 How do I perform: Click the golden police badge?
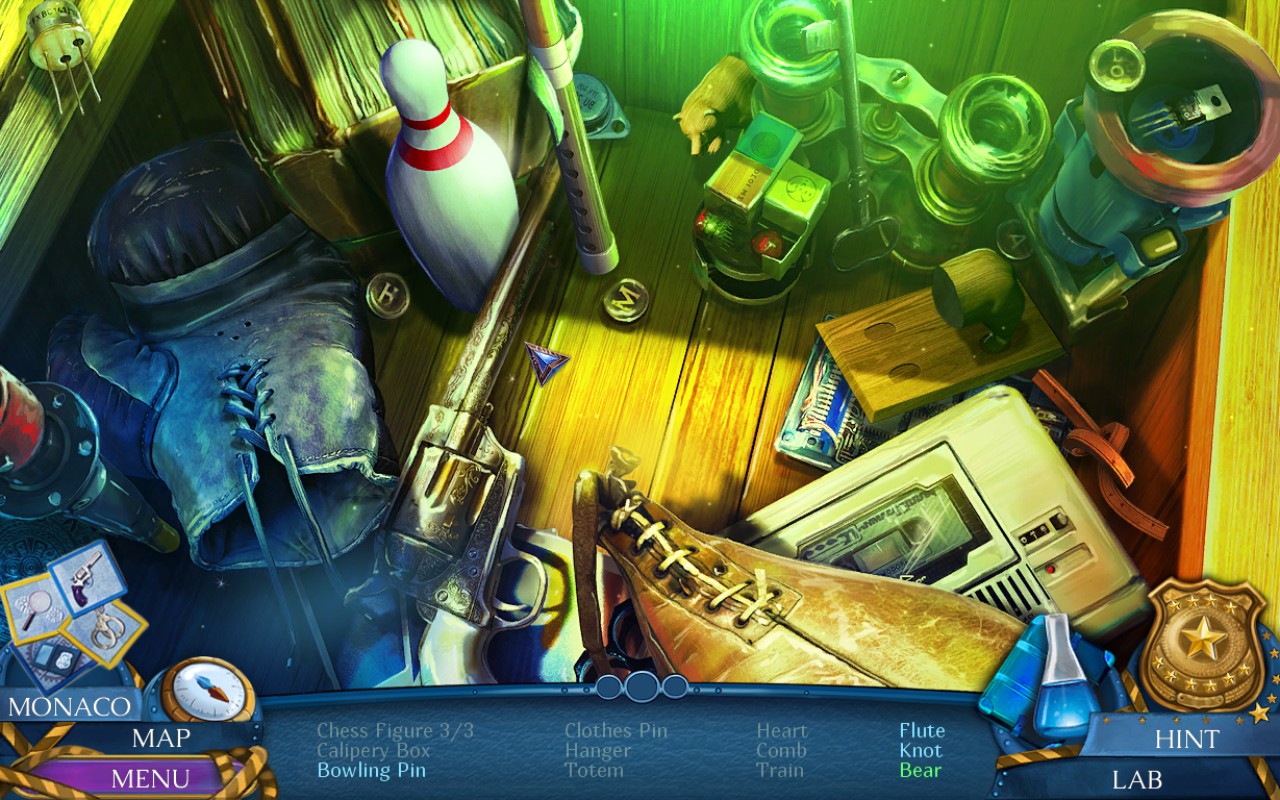(x=1202, y=644)
